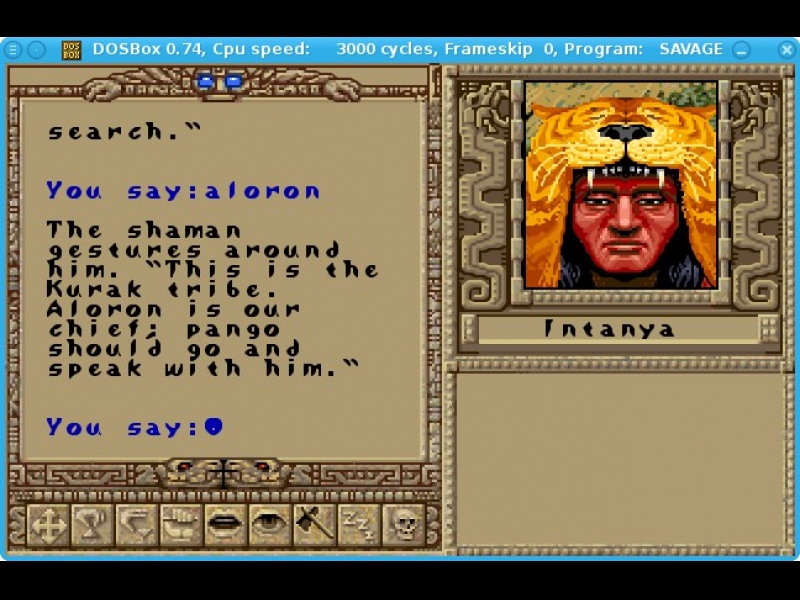
Task: Choose the axe Attack command
Action: 314,524
